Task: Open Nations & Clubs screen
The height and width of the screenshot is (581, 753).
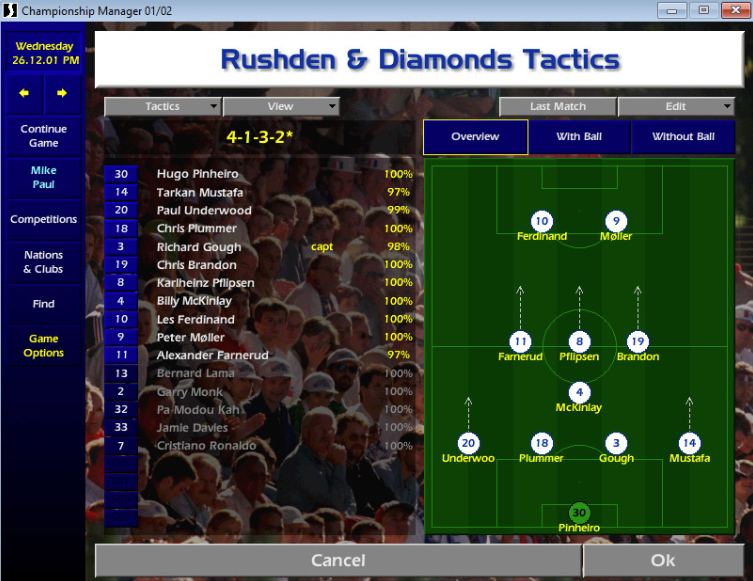Action: tap(43, 262)
